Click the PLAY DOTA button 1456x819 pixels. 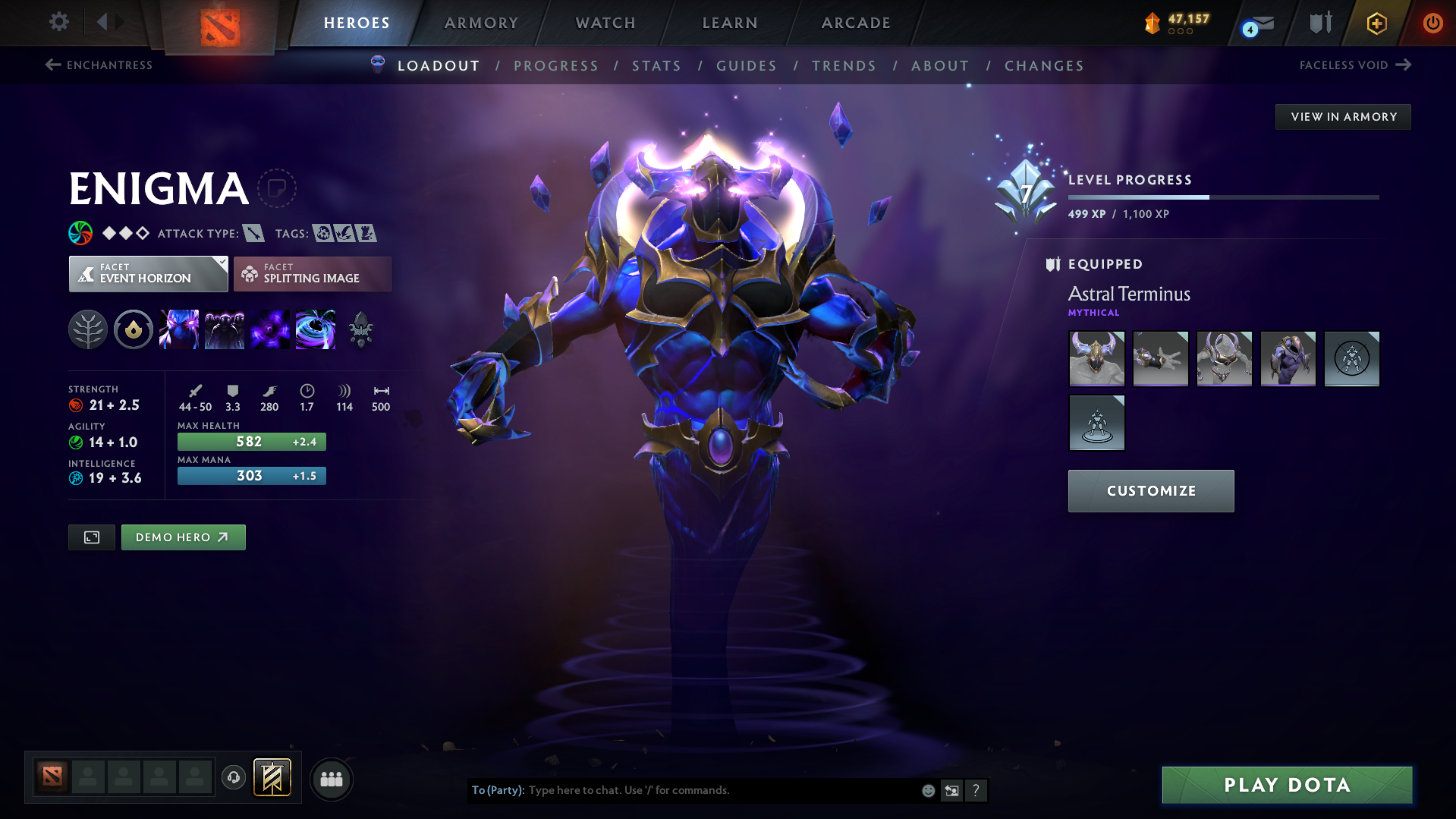tap(1286, 785)
